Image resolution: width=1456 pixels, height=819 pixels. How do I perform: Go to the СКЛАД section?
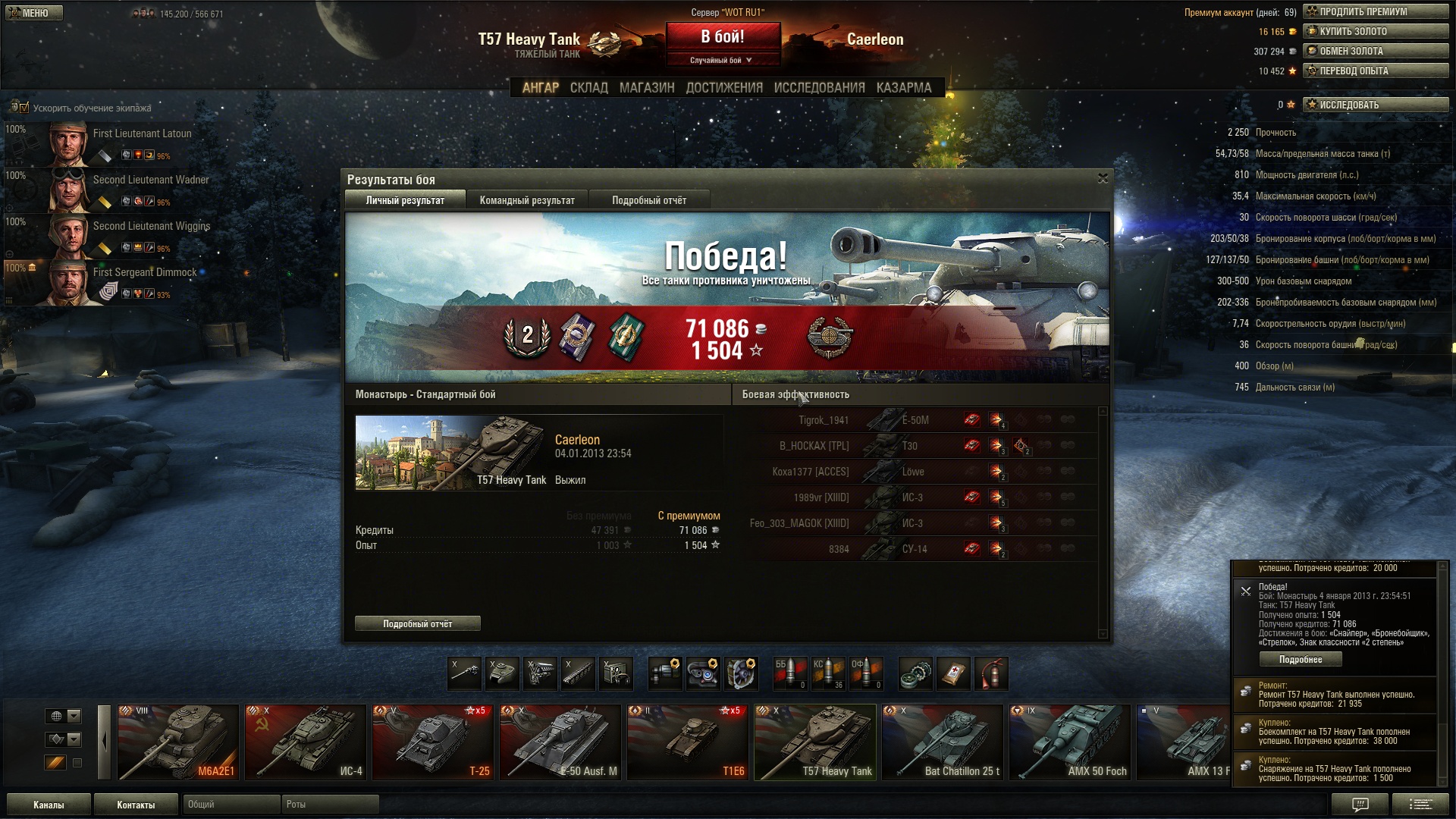[589, 88]
